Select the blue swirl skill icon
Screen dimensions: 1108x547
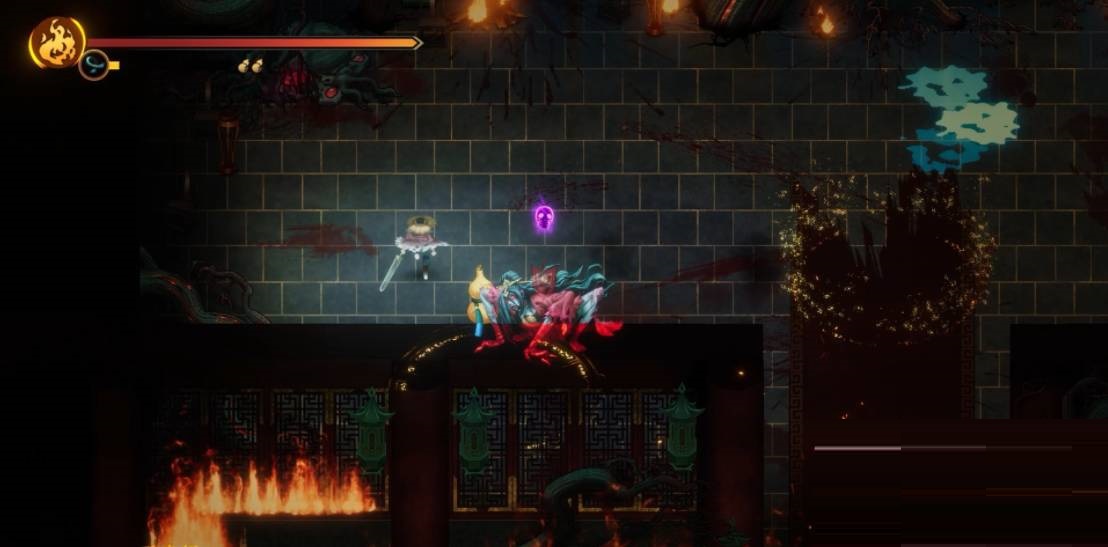[94, 65]
